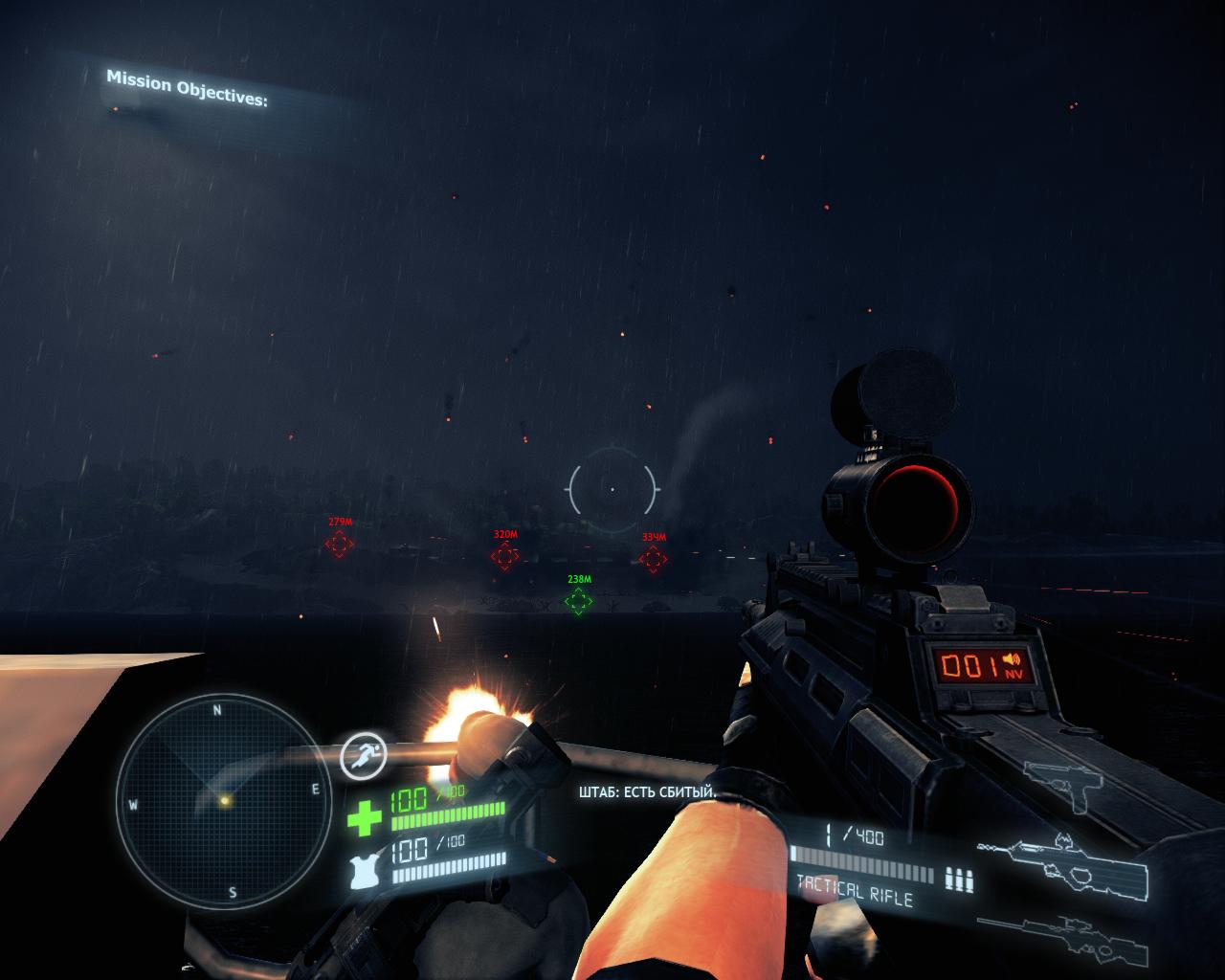The image size is (1225, 980).
Task: Pick the red 320m enemy marker
Action: (x=504, y=555)
